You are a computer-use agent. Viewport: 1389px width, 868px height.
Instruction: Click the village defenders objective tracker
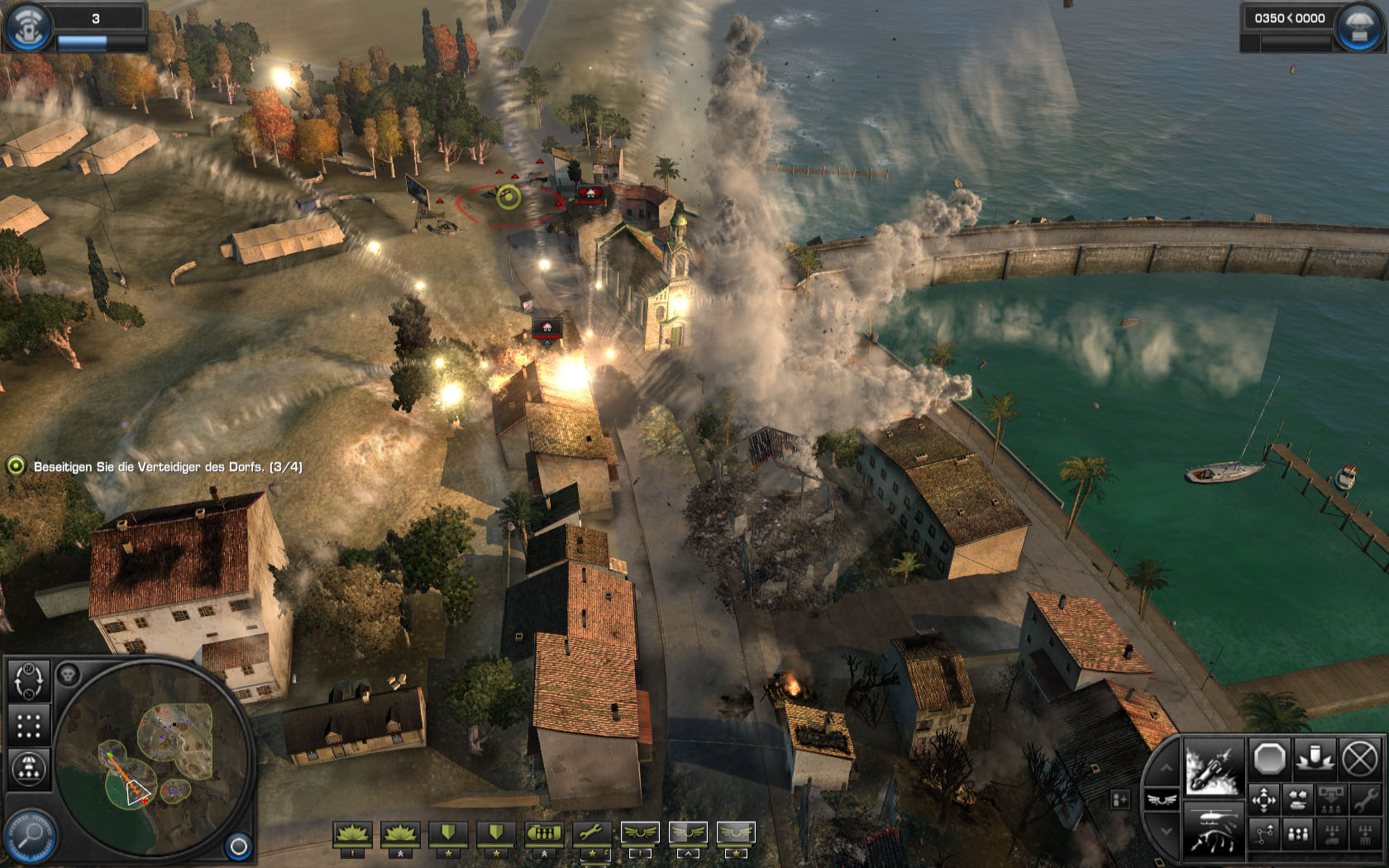[155, 467]
